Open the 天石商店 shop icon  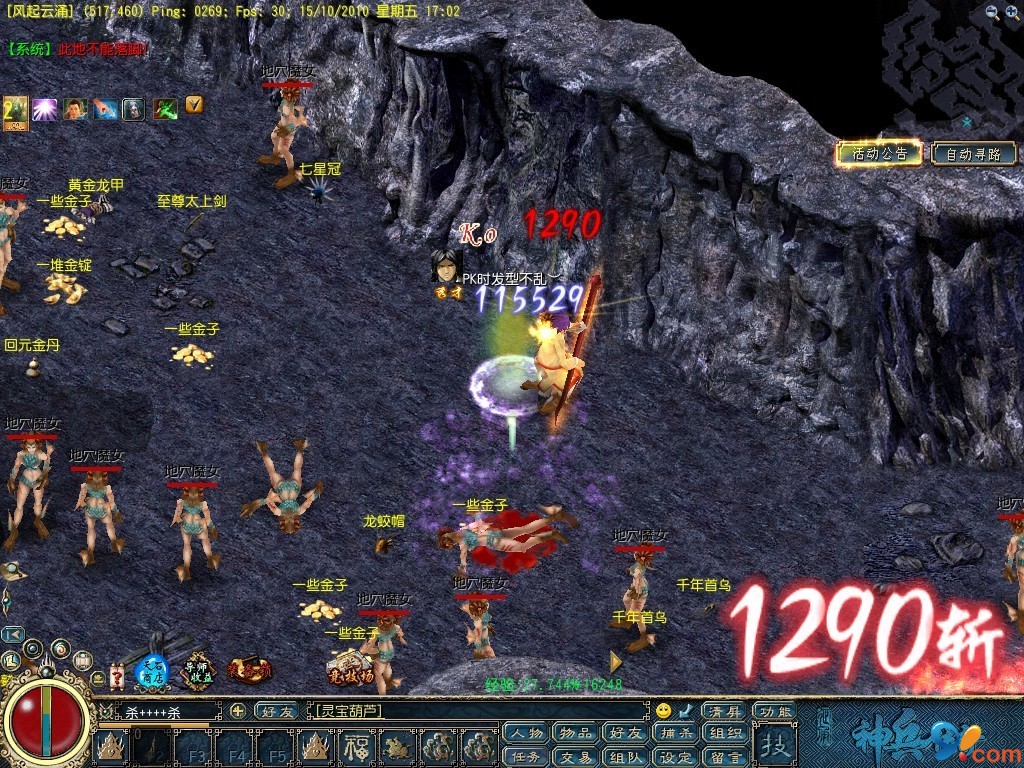tap(152, 671)
